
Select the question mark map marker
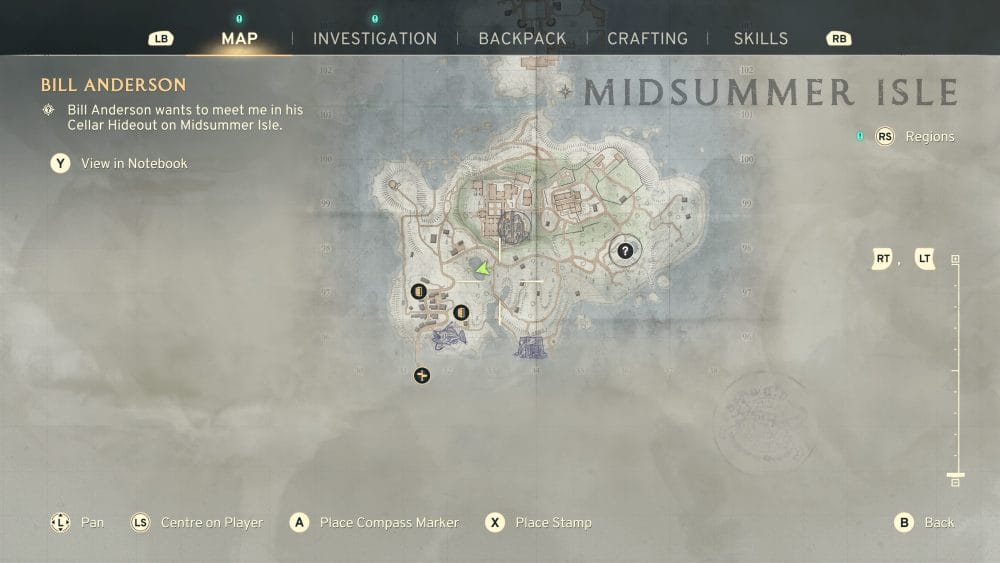(x=626, y=251)
